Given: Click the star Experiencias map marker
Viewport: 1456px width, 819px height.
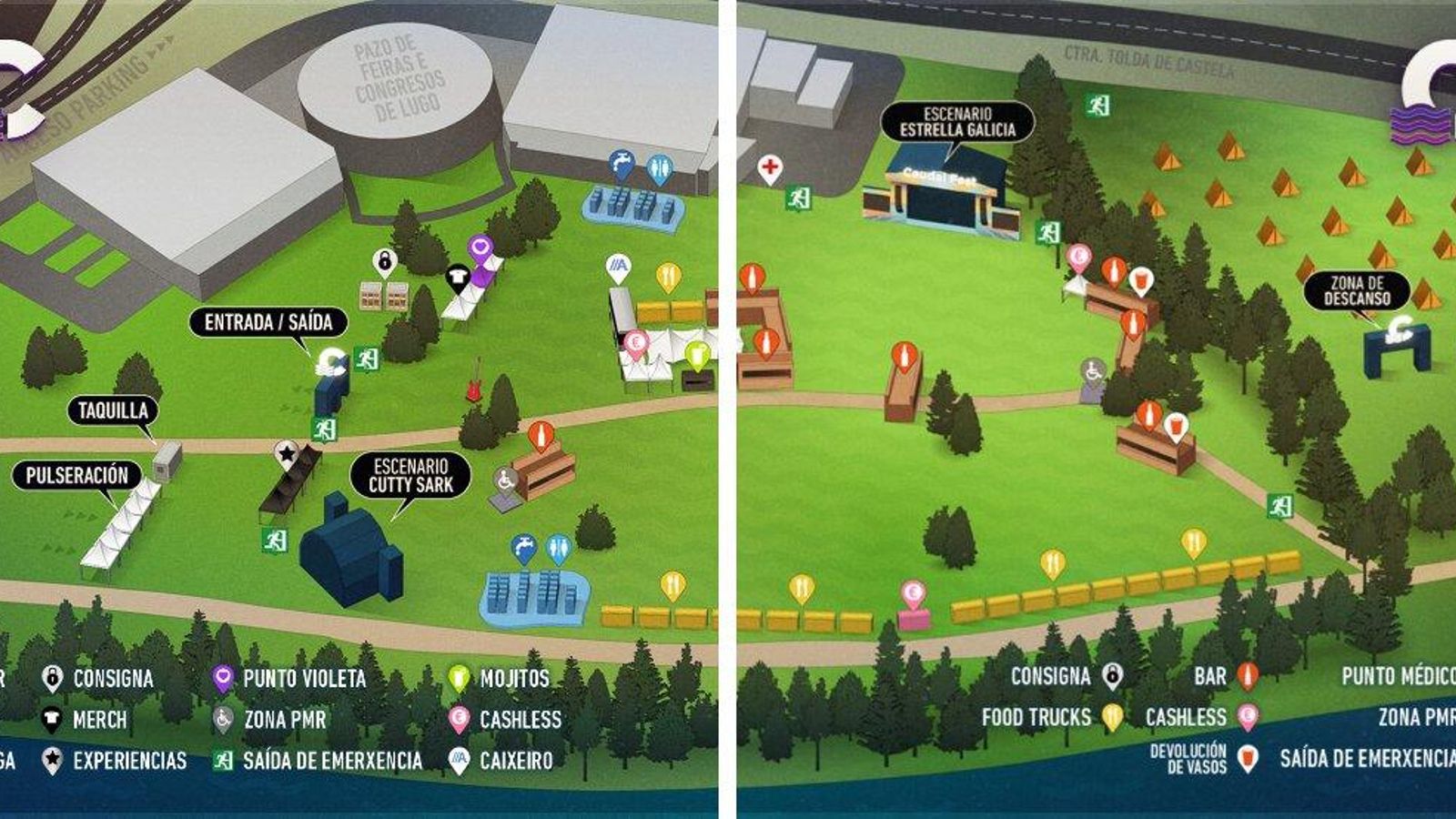Looking at the screenshot, I should pos(287,452).
